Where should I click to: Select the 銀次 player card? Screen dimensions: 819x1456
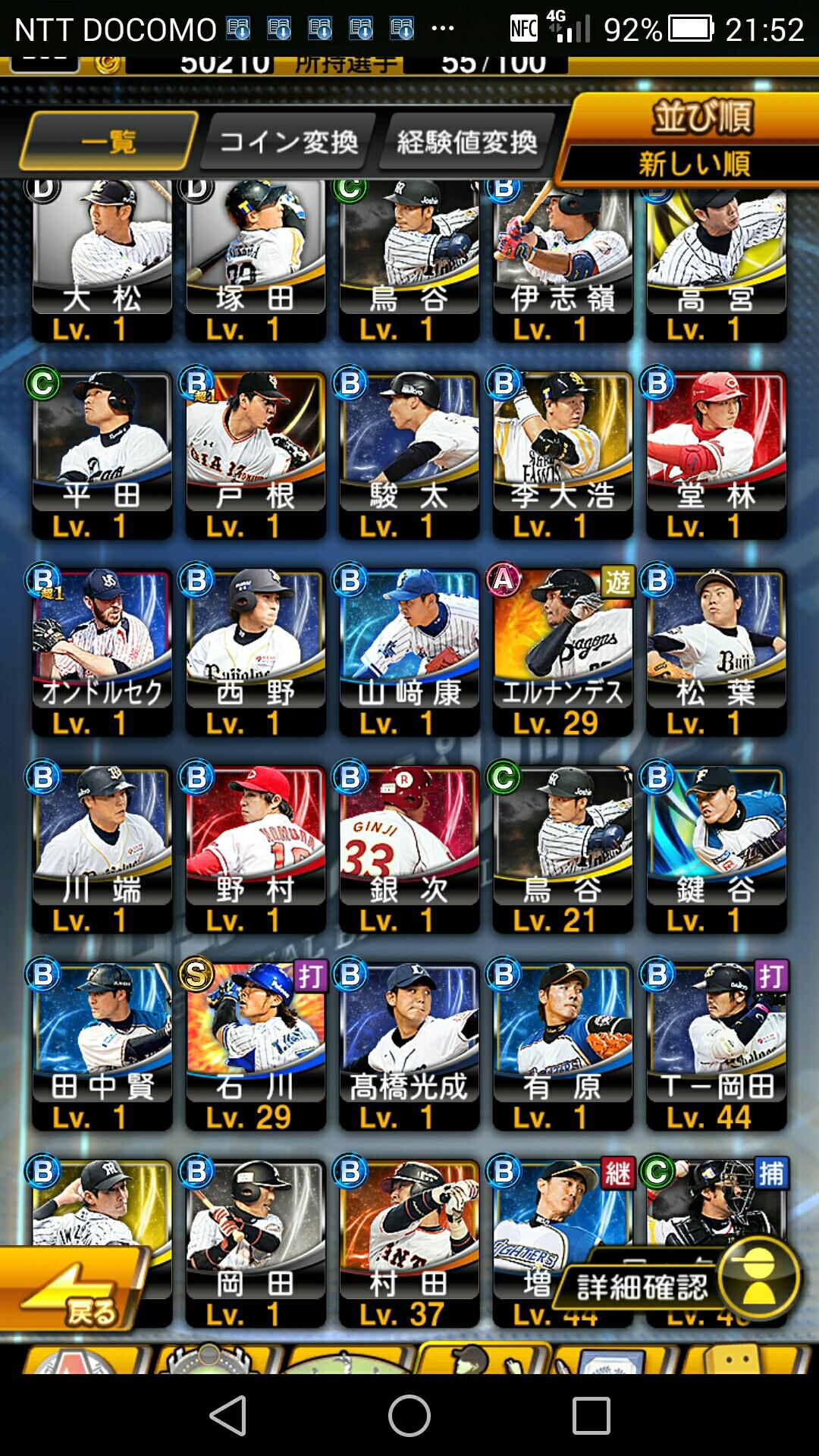409,849
